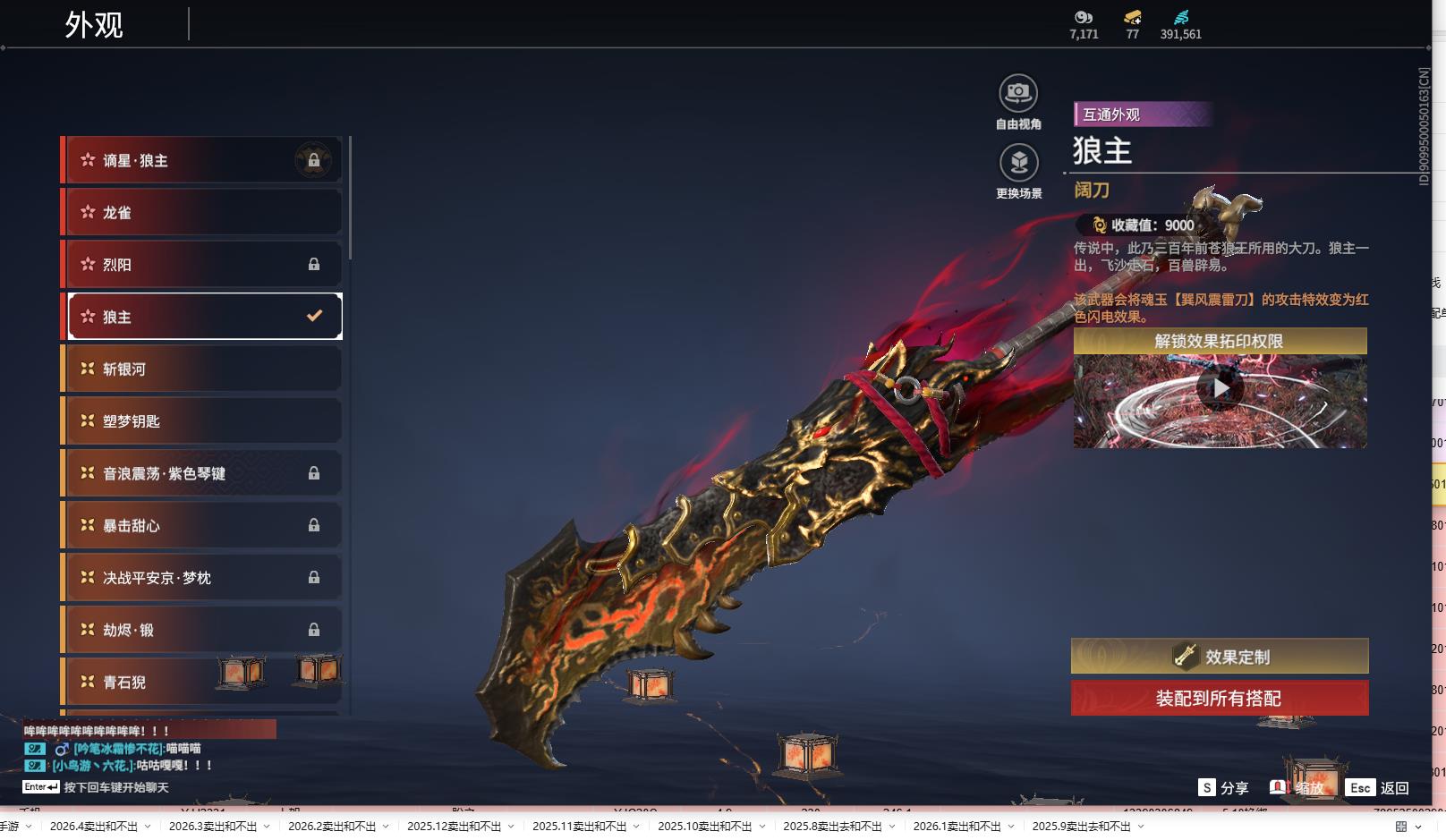Select the locked 烈阳 skin

pyautogui.click(x=204, y=265)
